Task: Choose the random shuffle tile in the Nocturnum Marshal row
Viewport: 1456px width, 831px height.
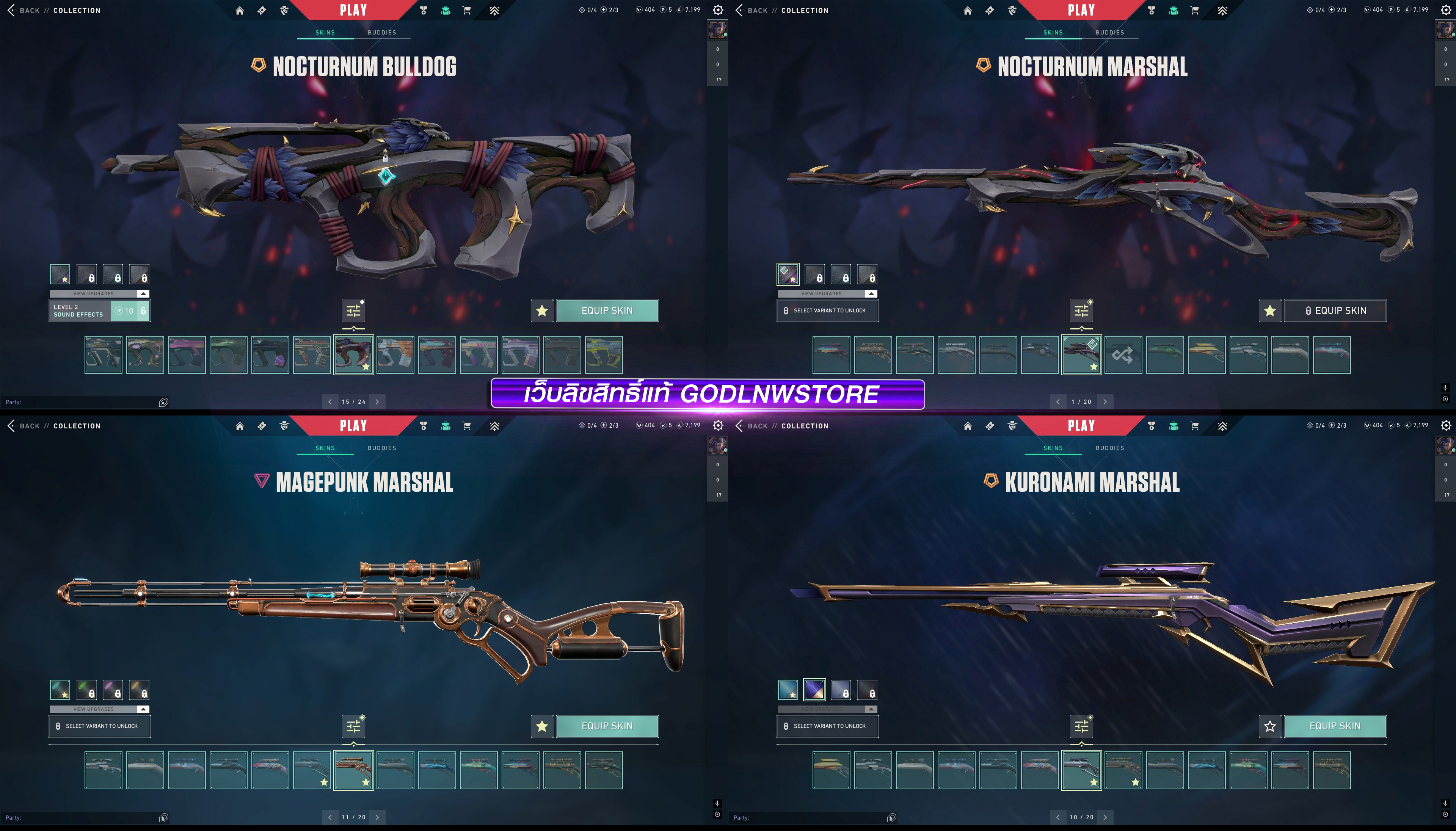Action: (x=1123, y=355)
